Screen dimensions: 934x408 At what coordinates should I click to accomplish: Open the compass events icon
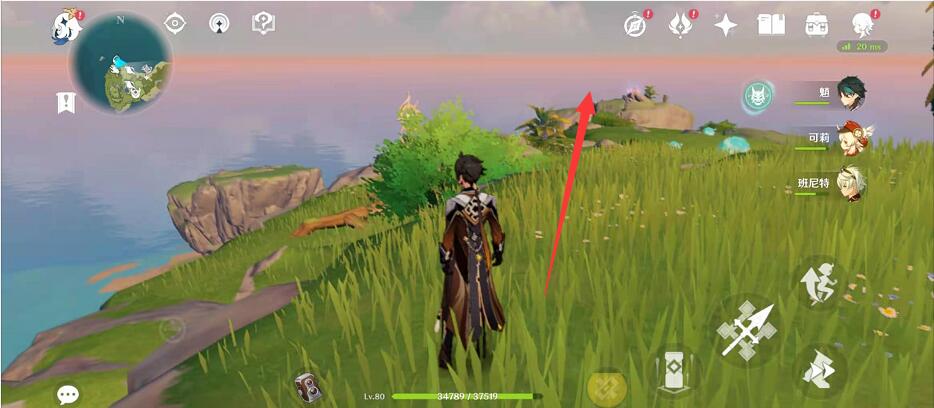click(x=636, y=26)
